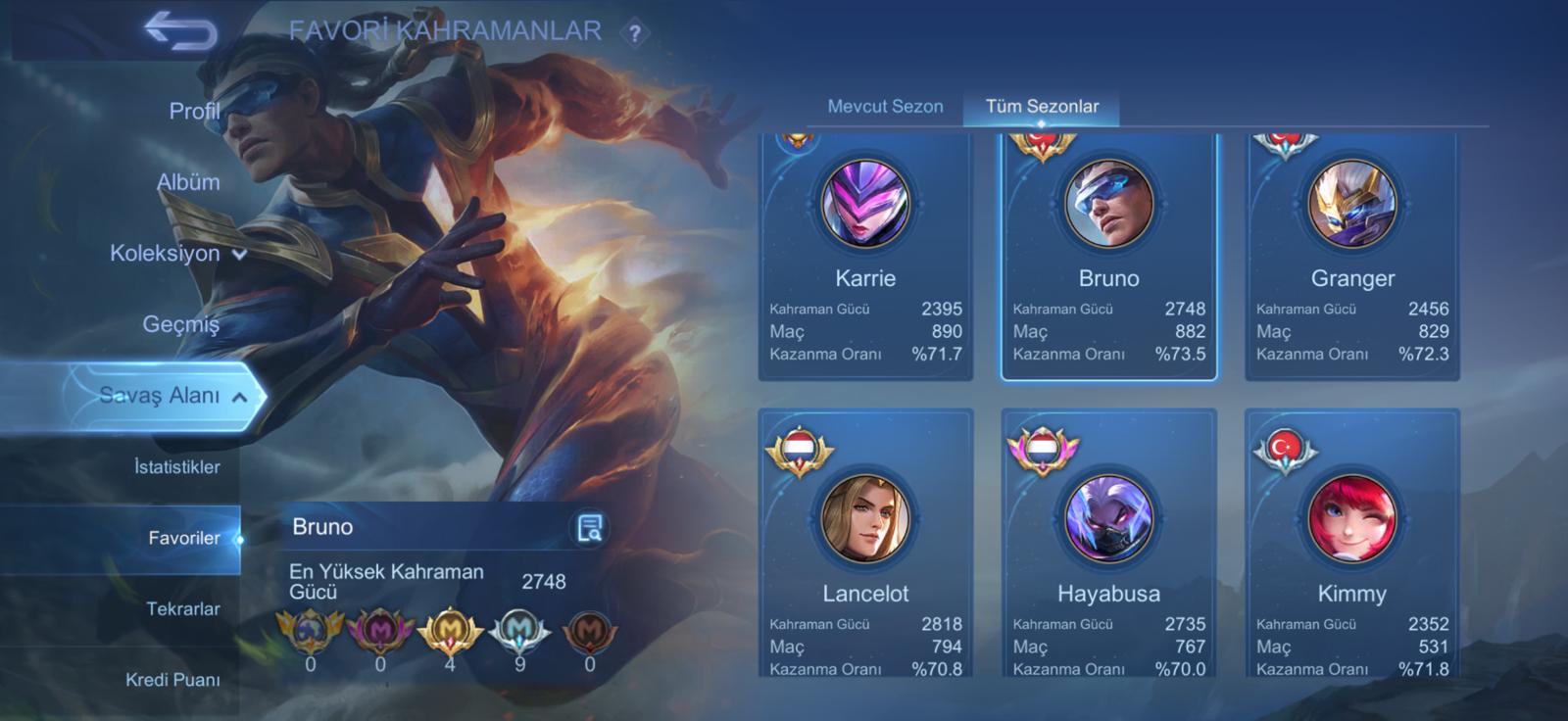The image size is (1568, 721).
Task: Choose the Hayabusa hero card
Action: tap(1108, 544)
